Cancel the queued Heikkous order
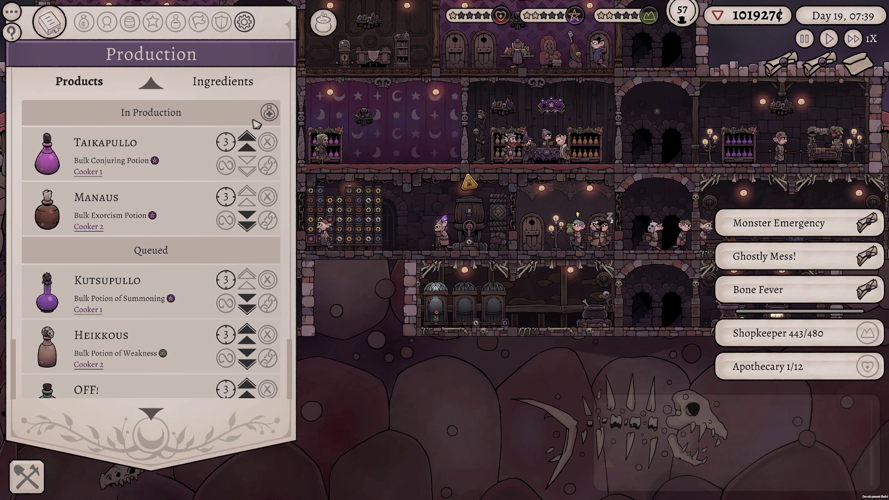Screen dimensions: 889x500 [x=268, y=333]
